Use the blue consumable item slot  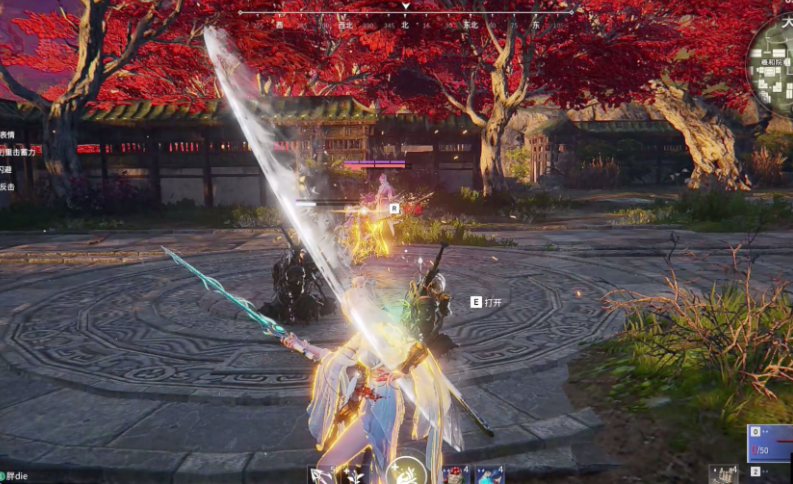pos(489,474)
